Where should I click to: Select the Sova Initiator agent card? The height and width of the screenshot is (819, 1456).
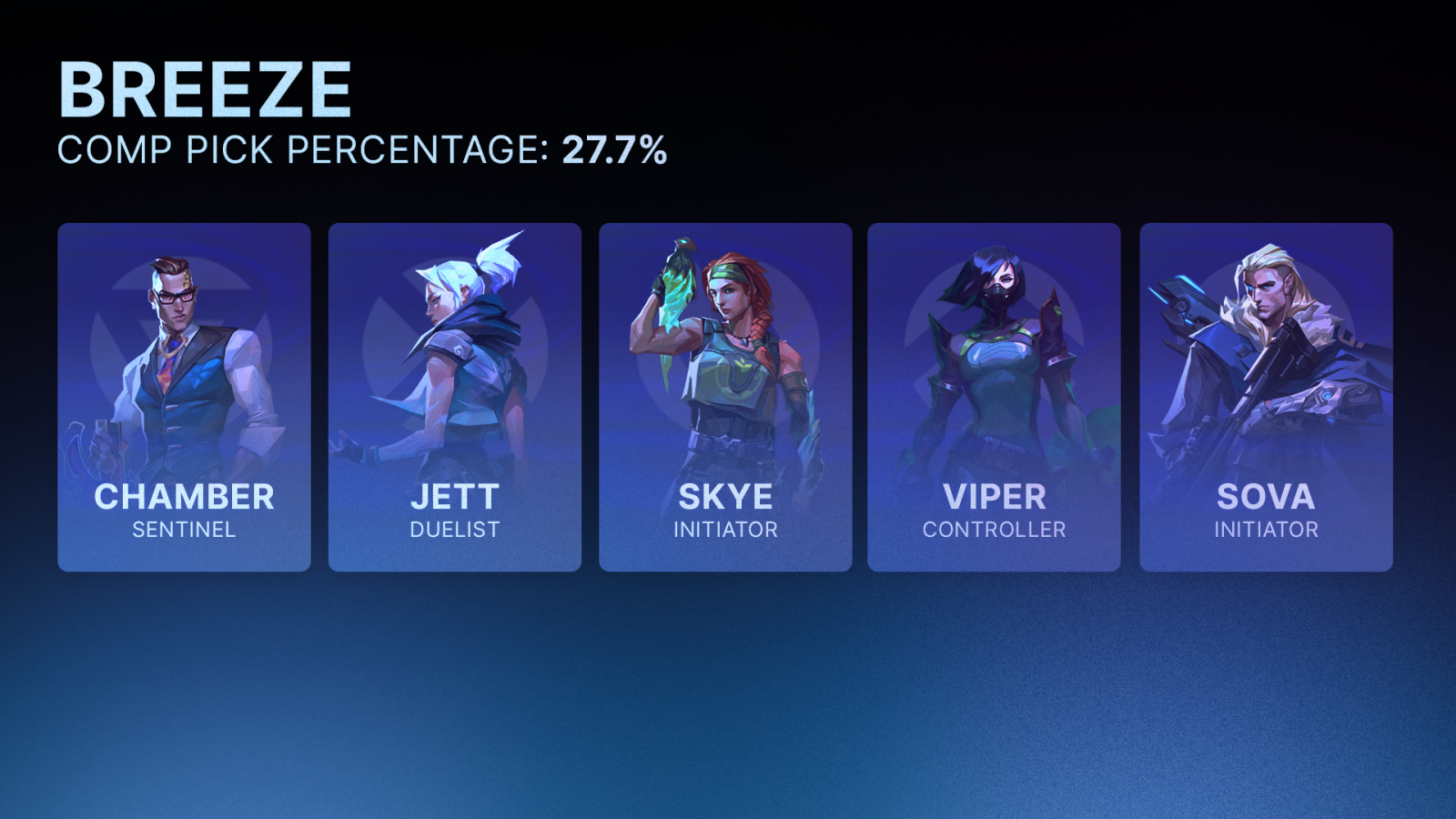pyautogui.click(x=1266, y=397)
